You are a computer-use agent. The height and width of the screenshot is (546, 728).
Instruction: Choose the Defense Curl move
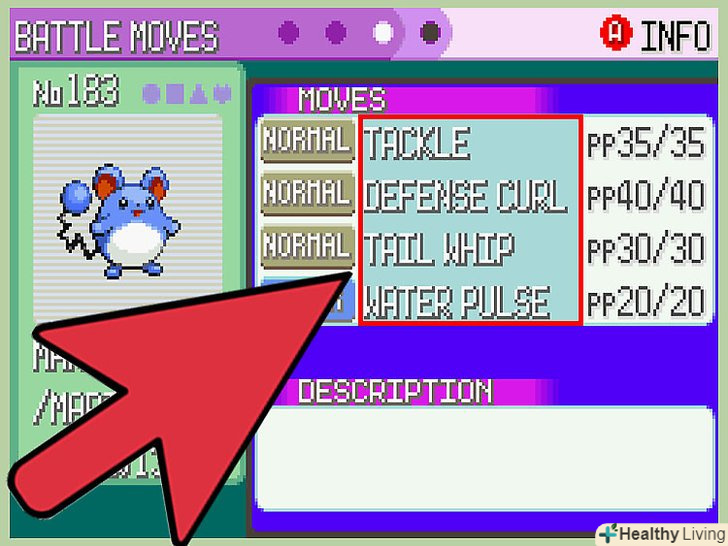(465, 197)
